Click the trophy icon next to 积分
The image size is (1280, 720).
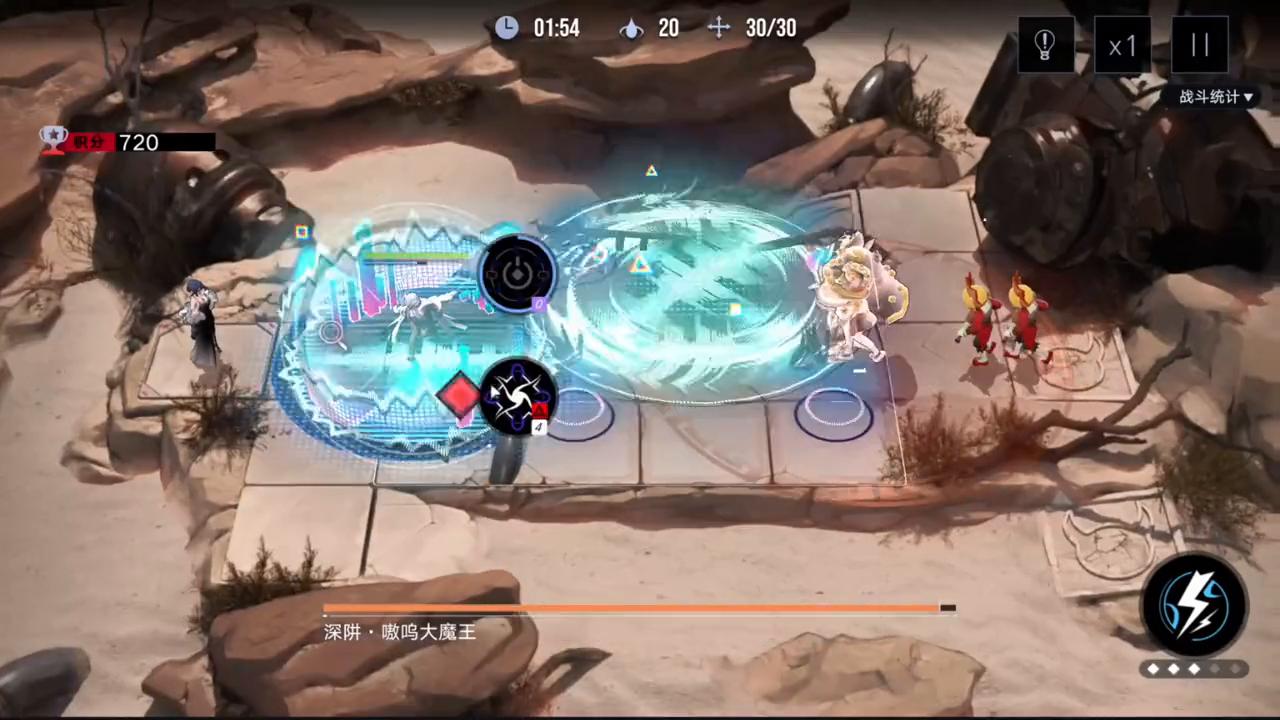click(x=53, y=140)
